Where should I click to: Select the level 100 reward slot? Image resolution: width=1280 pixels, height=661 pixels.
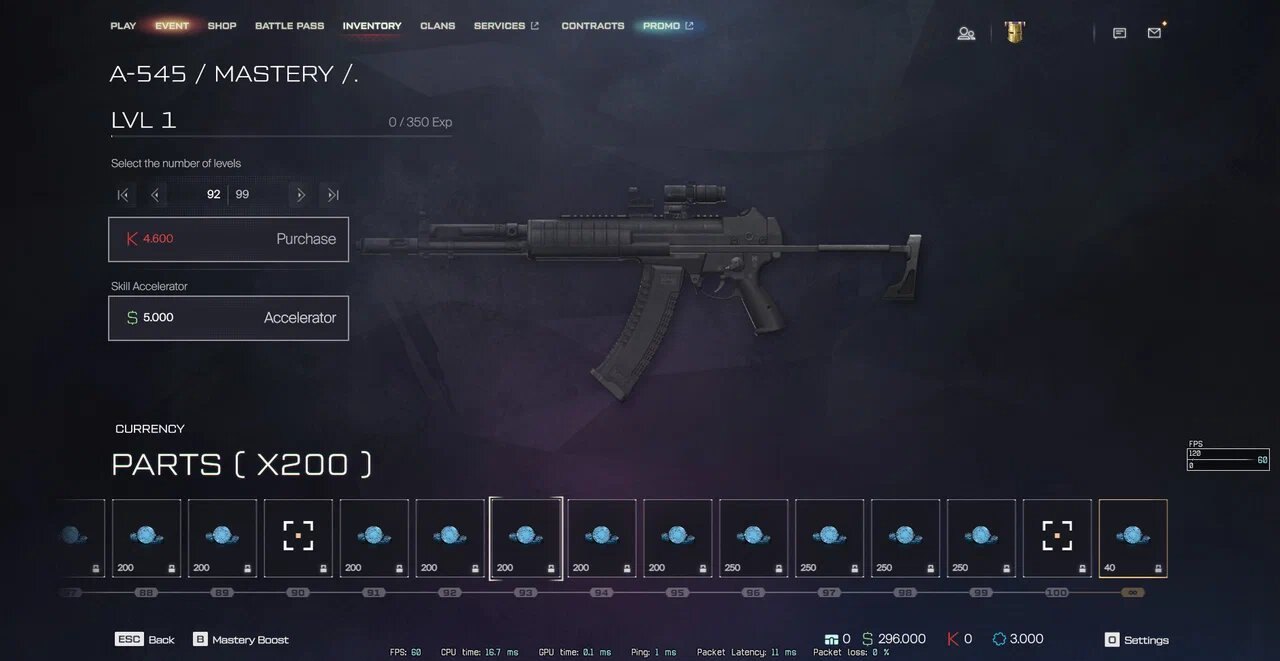(1057, 538)
